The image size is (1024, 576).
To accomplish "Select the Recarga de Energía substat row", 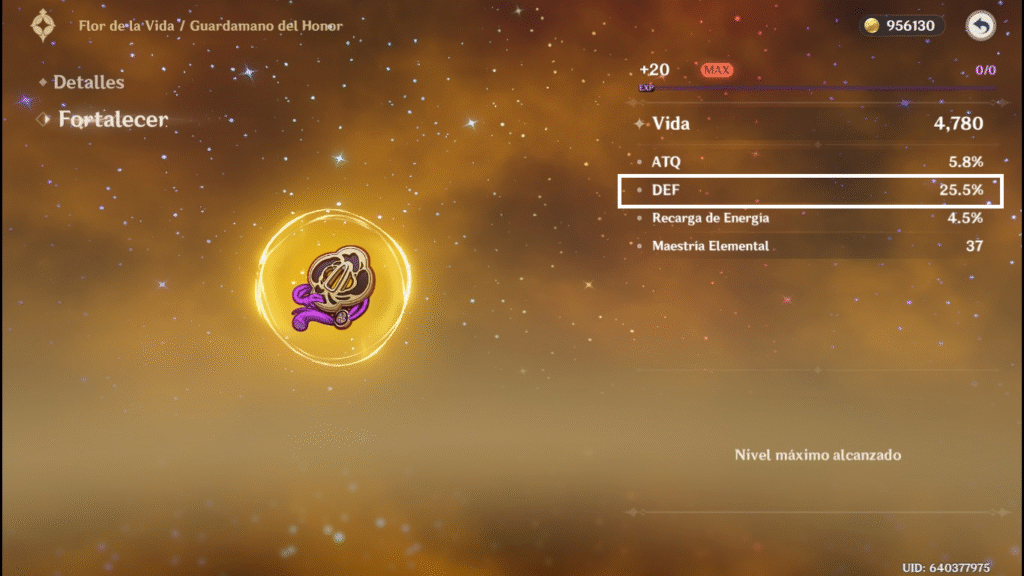I will coord(810,218).
